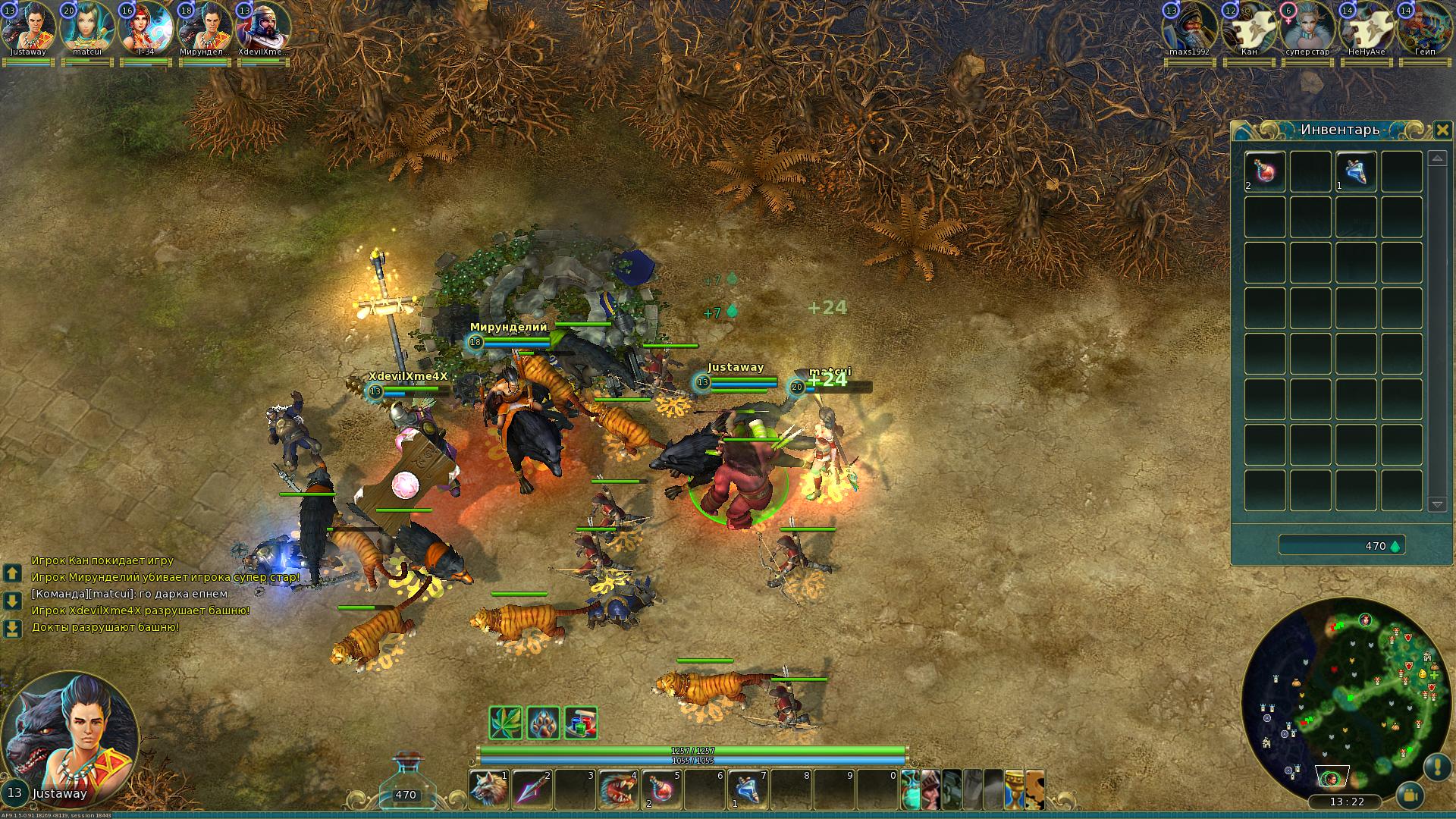Select the red potion in the inventory
Viewport: 1456px width, 819px height.
pos(1265,171)
